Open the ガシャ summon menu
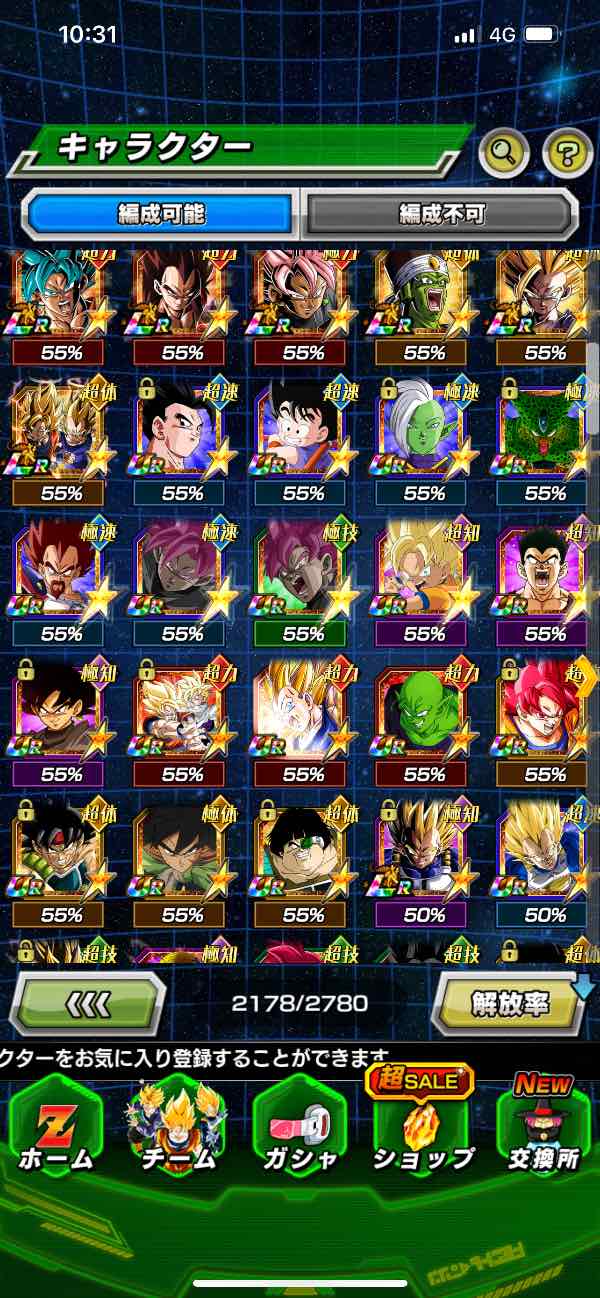 pos(299,1131)
